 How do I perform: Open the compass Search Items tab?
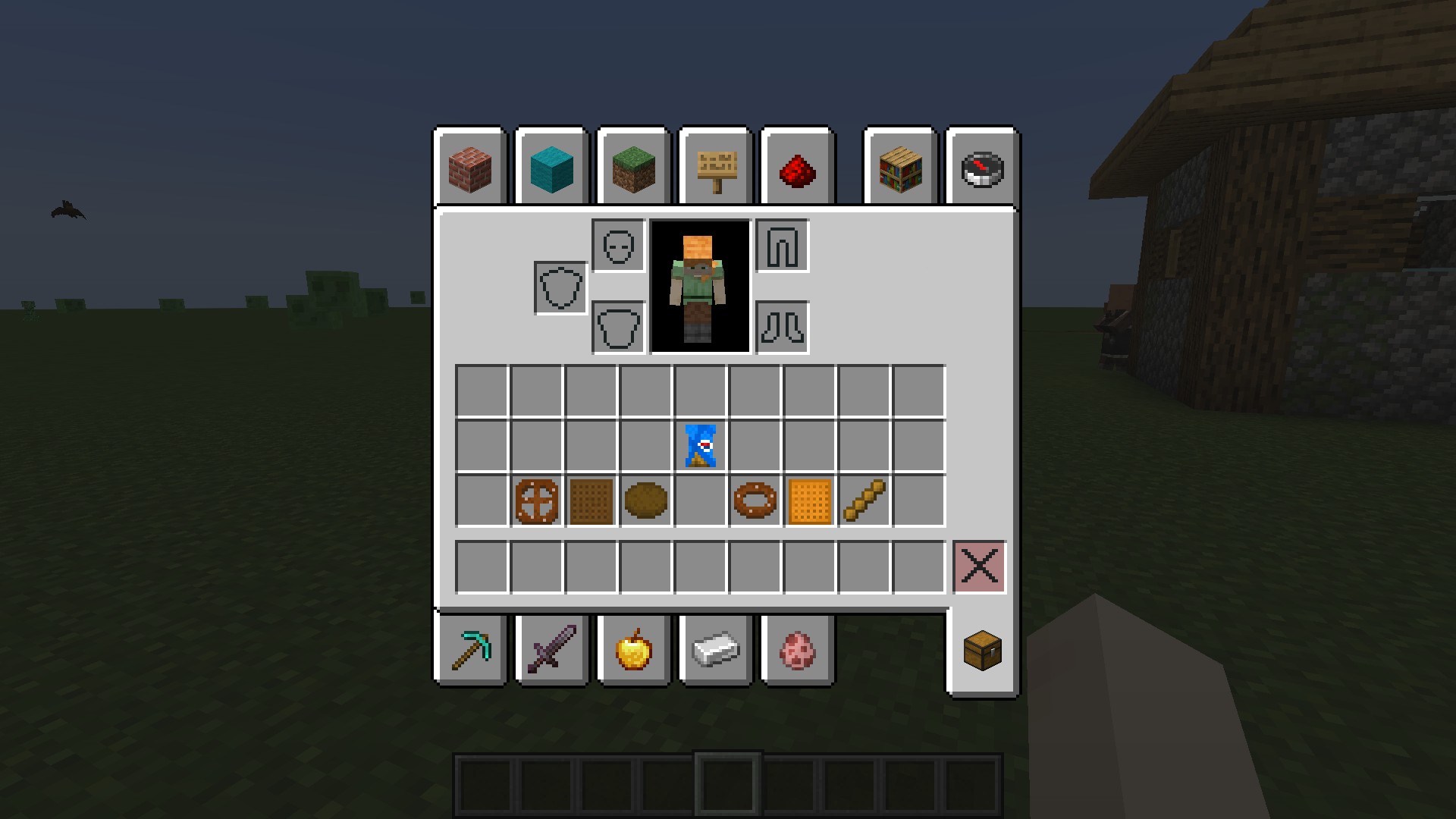pos(982,168)
